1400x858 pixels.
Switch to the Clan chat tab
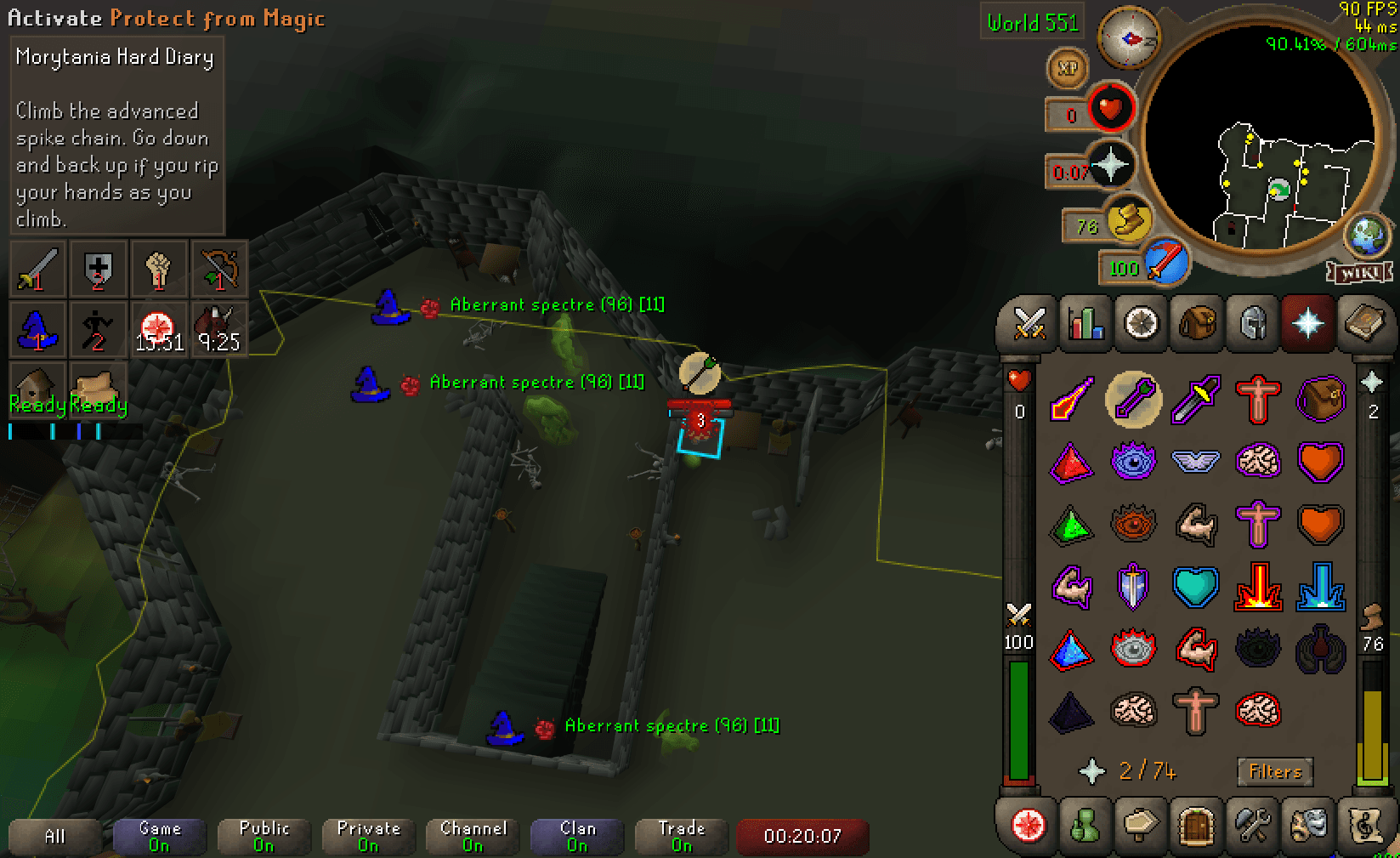click(x=576, y=836)
